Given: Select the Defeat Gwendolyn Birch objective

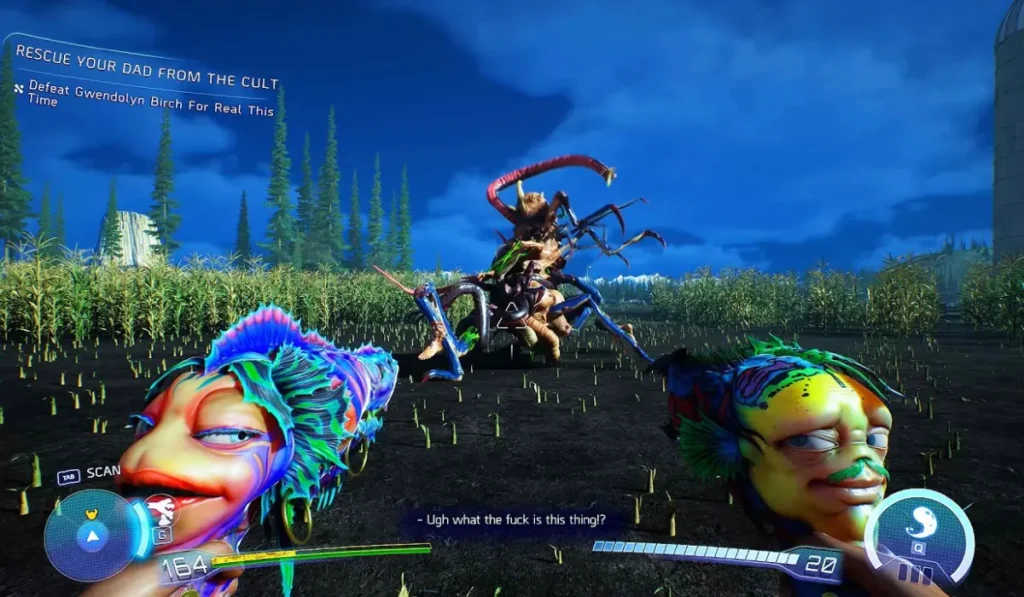Looking at the screenshot, I should click(150, 102).
